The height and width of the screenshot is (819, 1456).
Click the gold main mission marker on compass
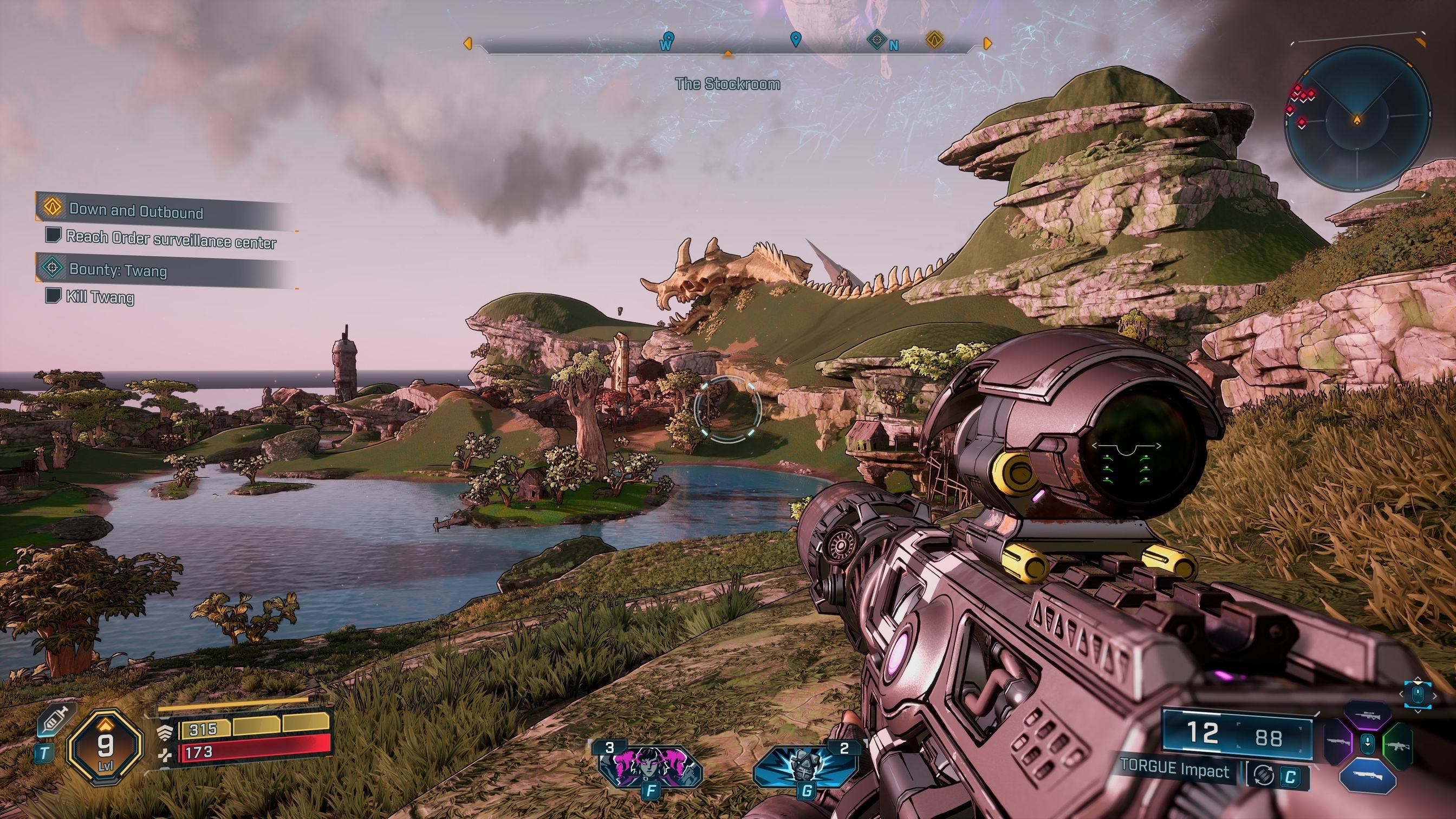point(935,40)
